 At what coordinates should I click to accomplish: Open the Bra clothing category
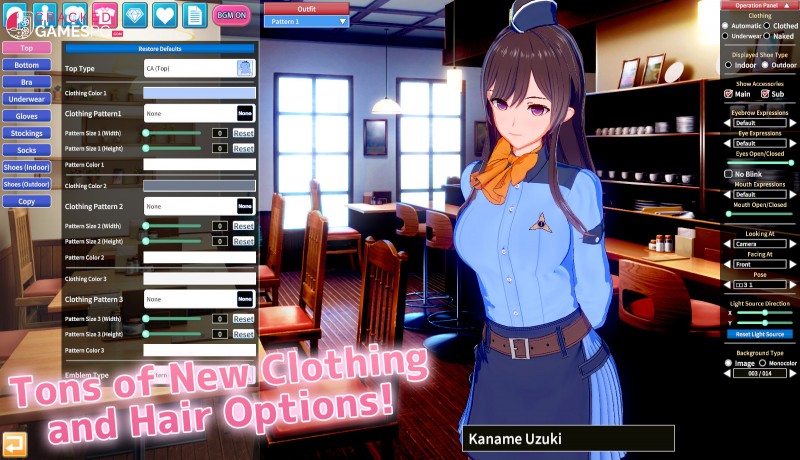pyautogui.click(x=27, y=82)
